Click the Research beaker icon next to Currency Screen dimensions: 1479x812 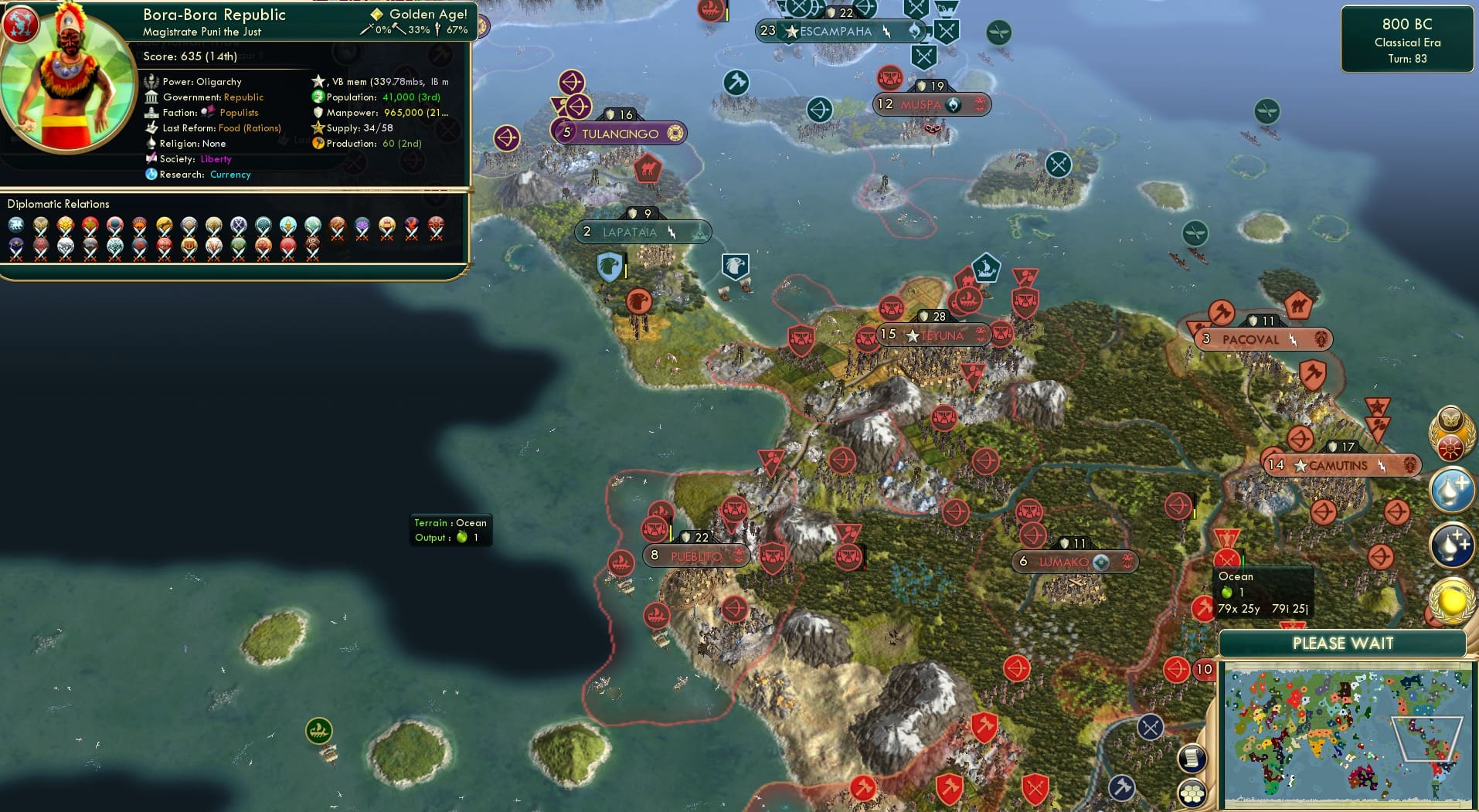tap(151, 175)
